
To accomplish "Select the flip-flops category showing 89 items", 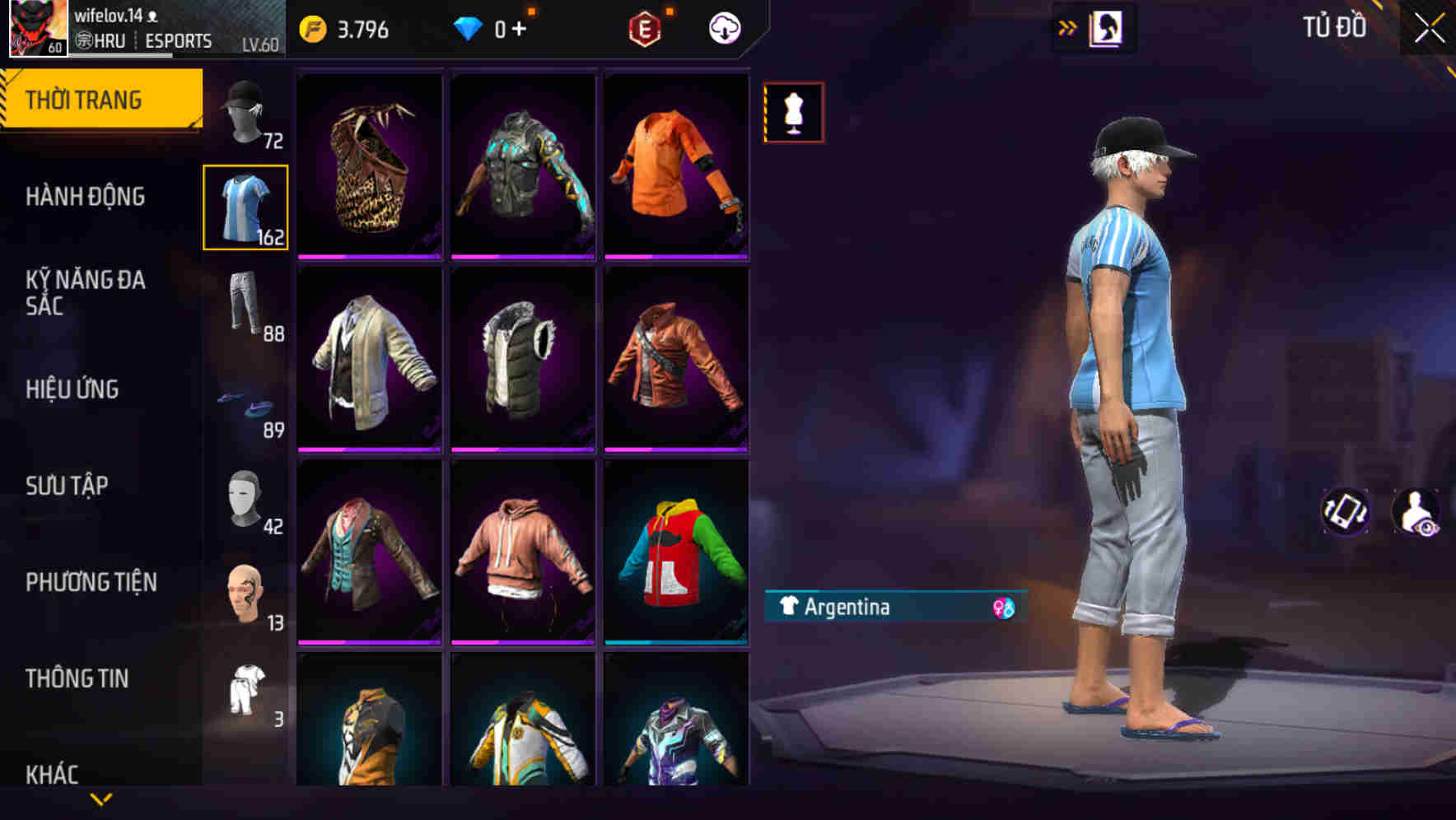I will point(245,402).
